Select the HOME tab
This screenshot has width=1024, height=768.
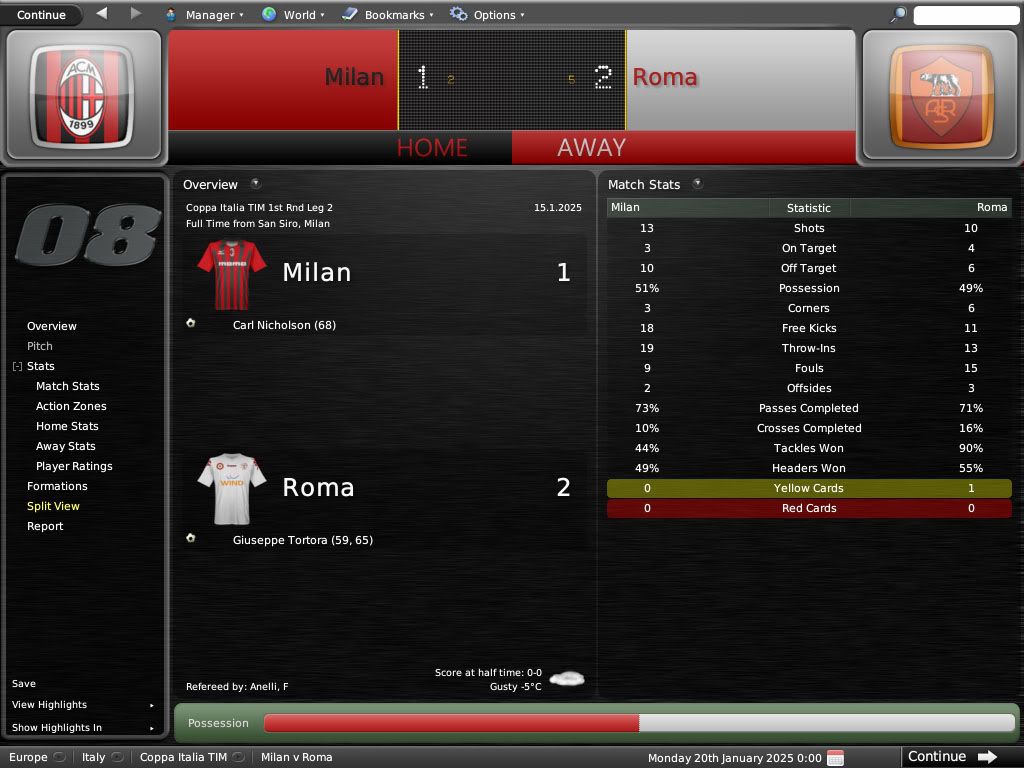tap(432, 148)
